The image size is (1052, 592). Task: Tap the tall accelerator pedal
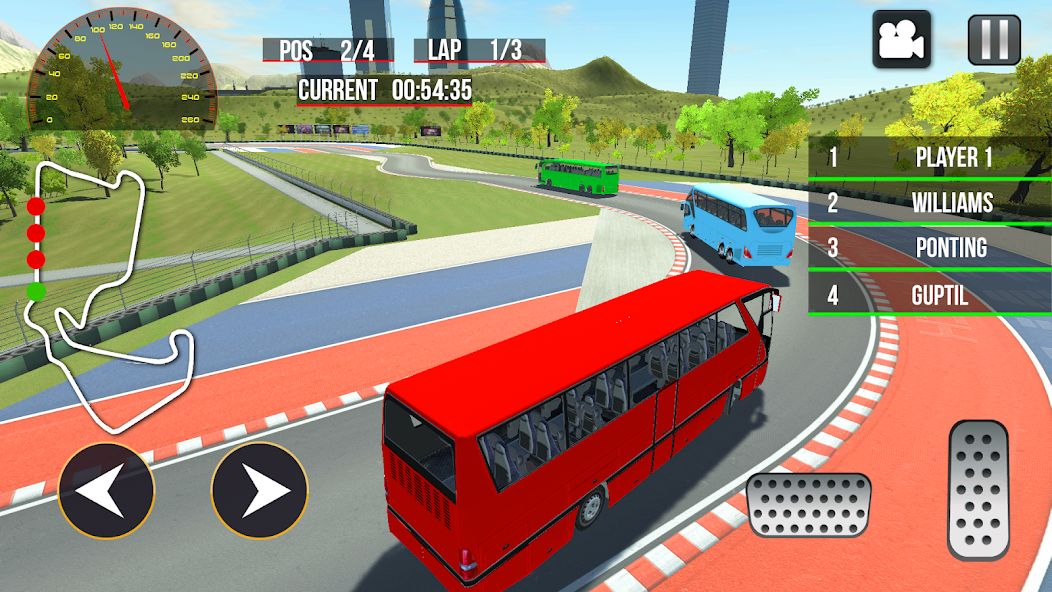point(979,489)
